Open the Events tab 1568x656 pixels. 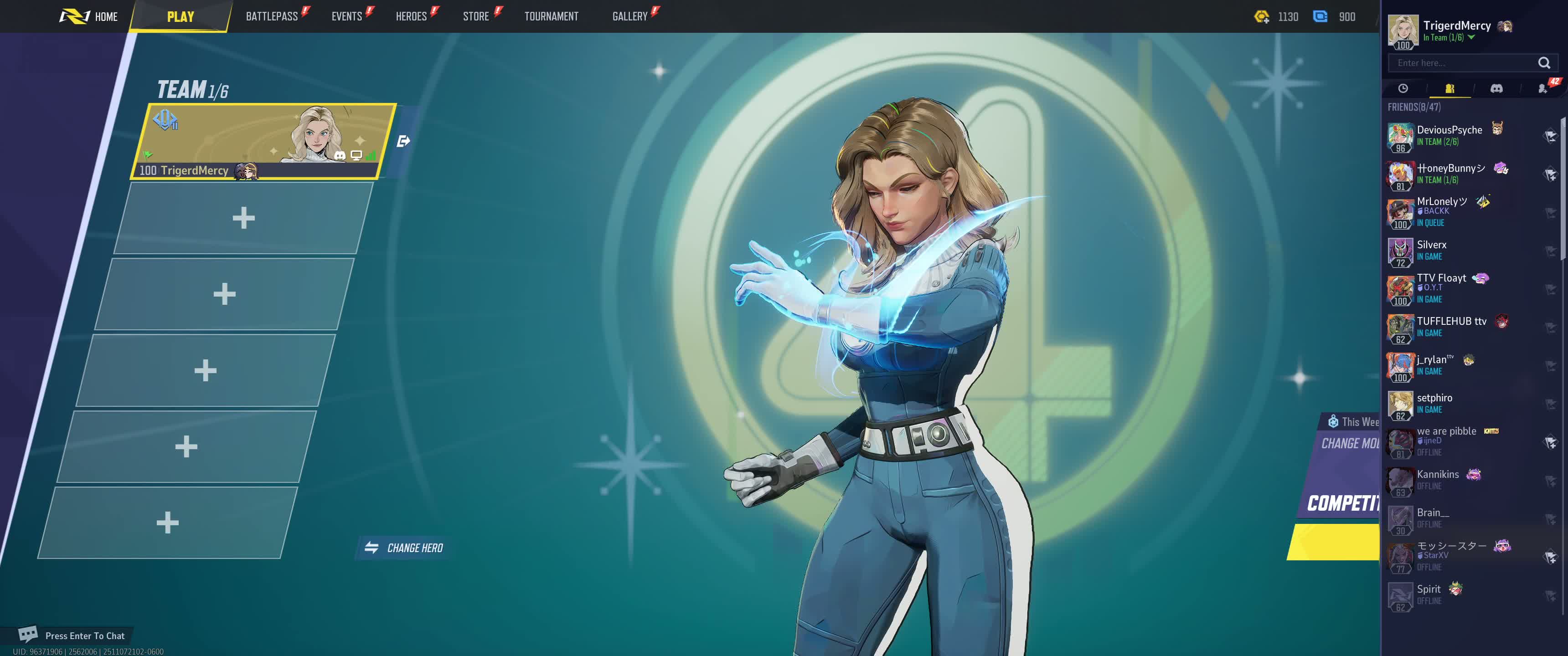(346, 16)
